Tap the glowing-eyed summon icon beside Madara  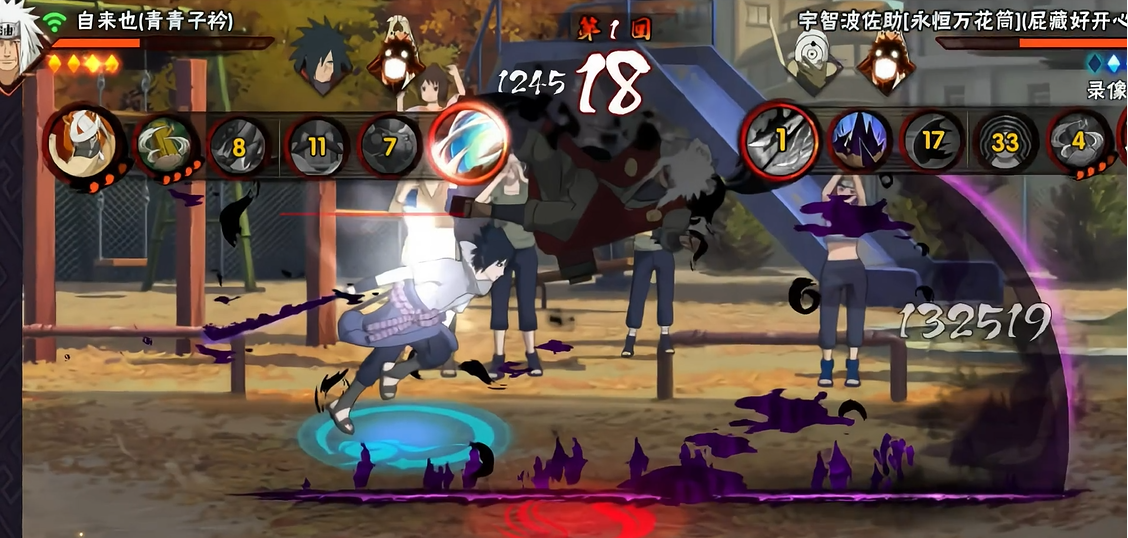pos(395,60)
